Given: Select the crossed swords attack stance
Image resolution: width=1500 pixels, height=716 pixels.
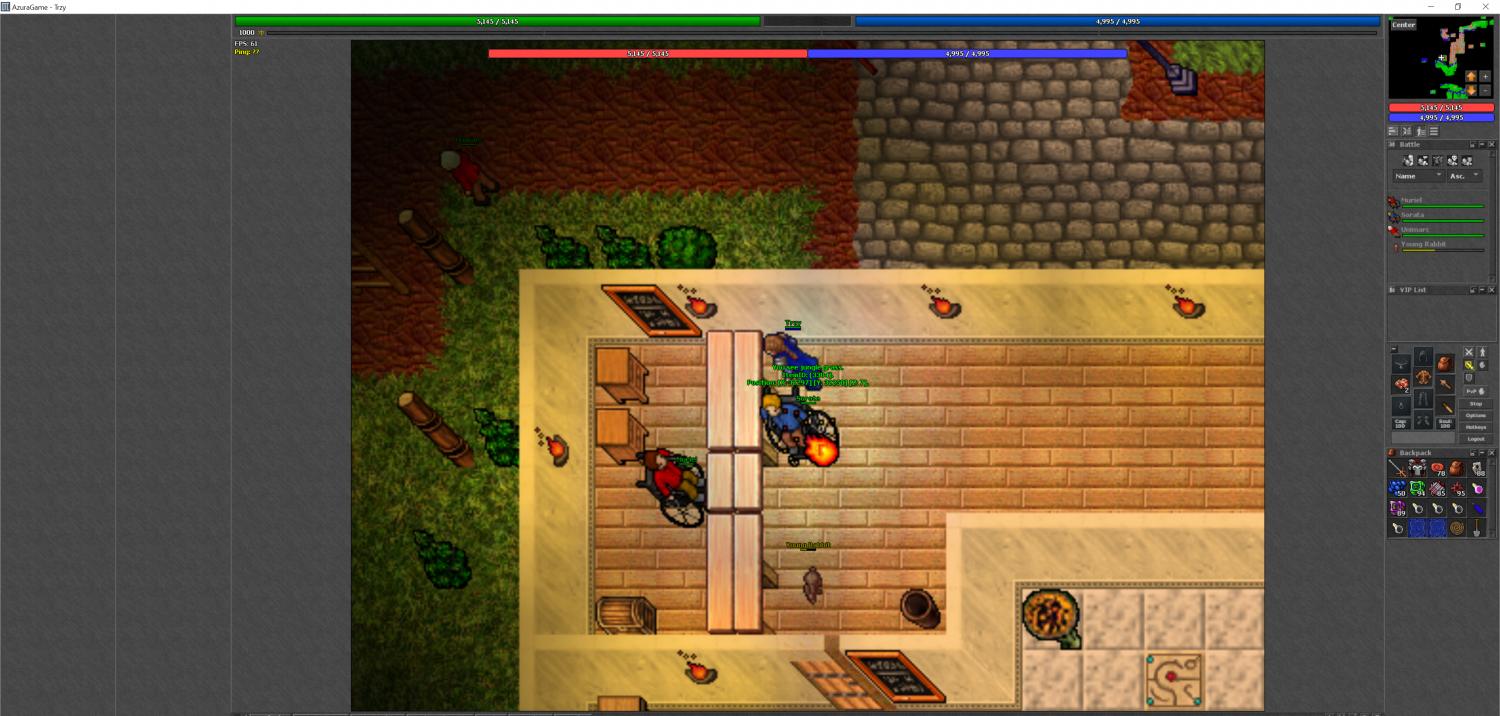Looking at the screenshot, I should pos(1469,352).
